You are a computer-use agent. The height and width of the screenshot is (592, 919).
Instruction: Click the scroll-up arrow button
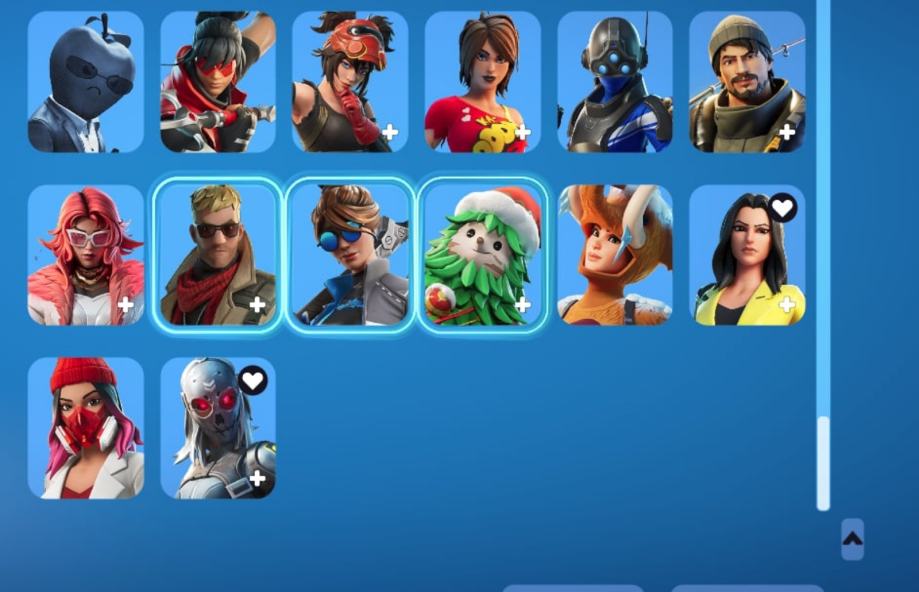852,539
